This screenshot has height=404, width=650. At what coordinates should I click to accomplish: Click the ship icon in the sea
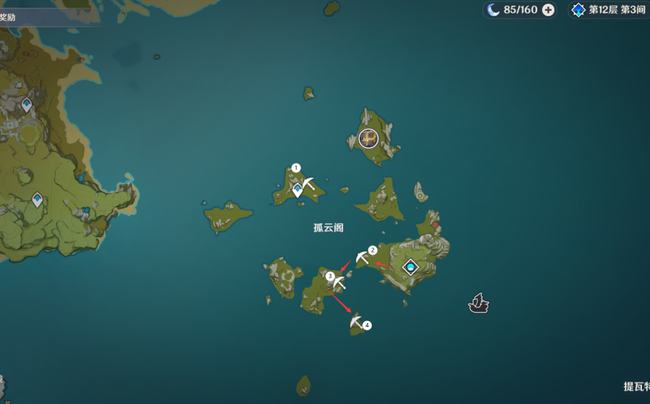tap(478, 302)
